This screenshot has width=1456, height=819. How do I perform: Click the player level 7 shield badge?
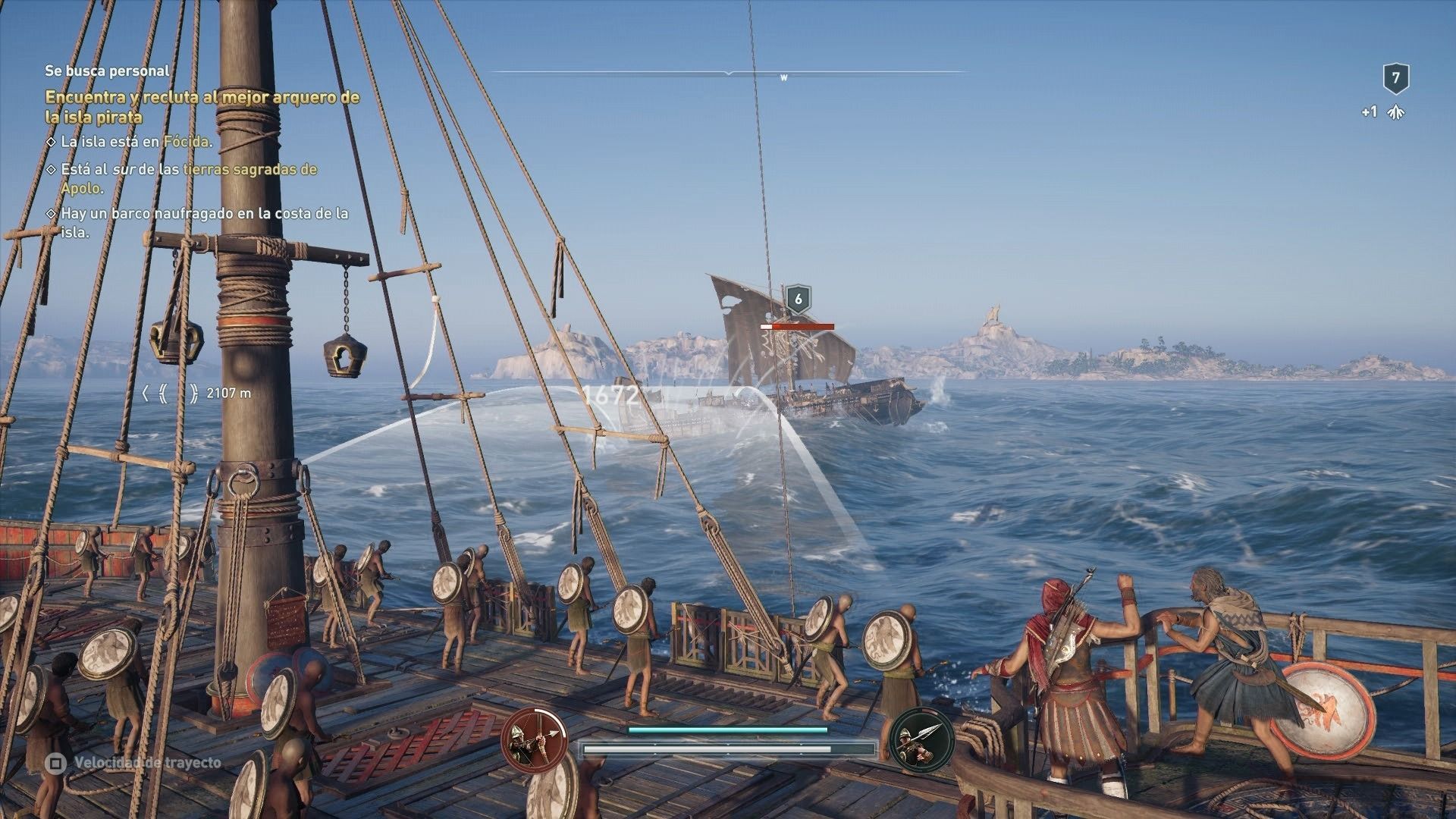pos(1395,78)
